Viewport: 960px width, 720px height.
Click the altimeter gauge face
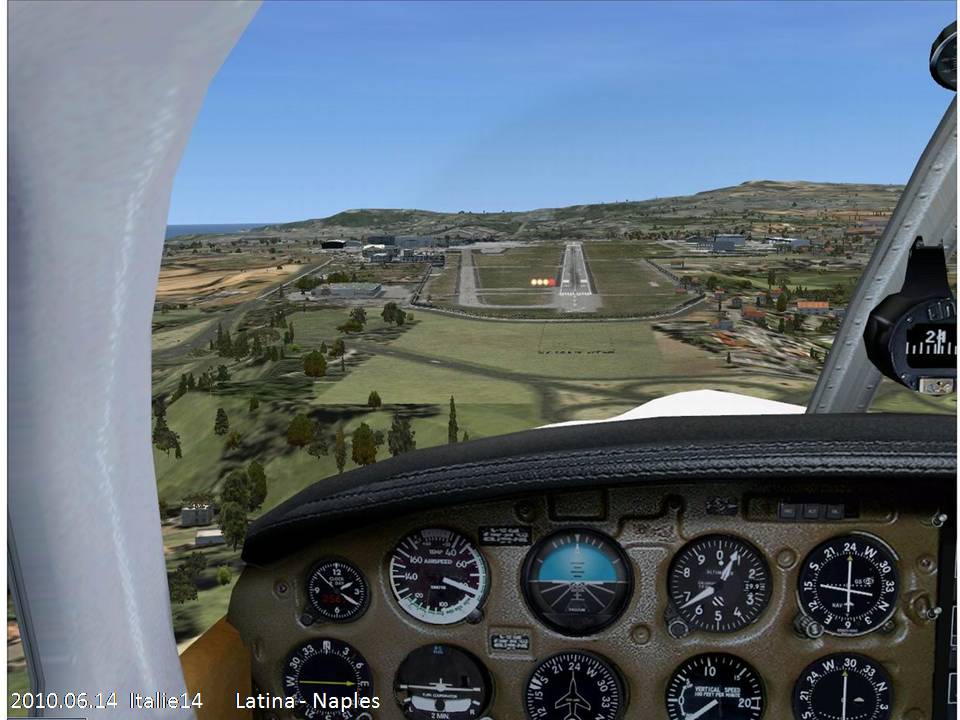coord(718,583)
